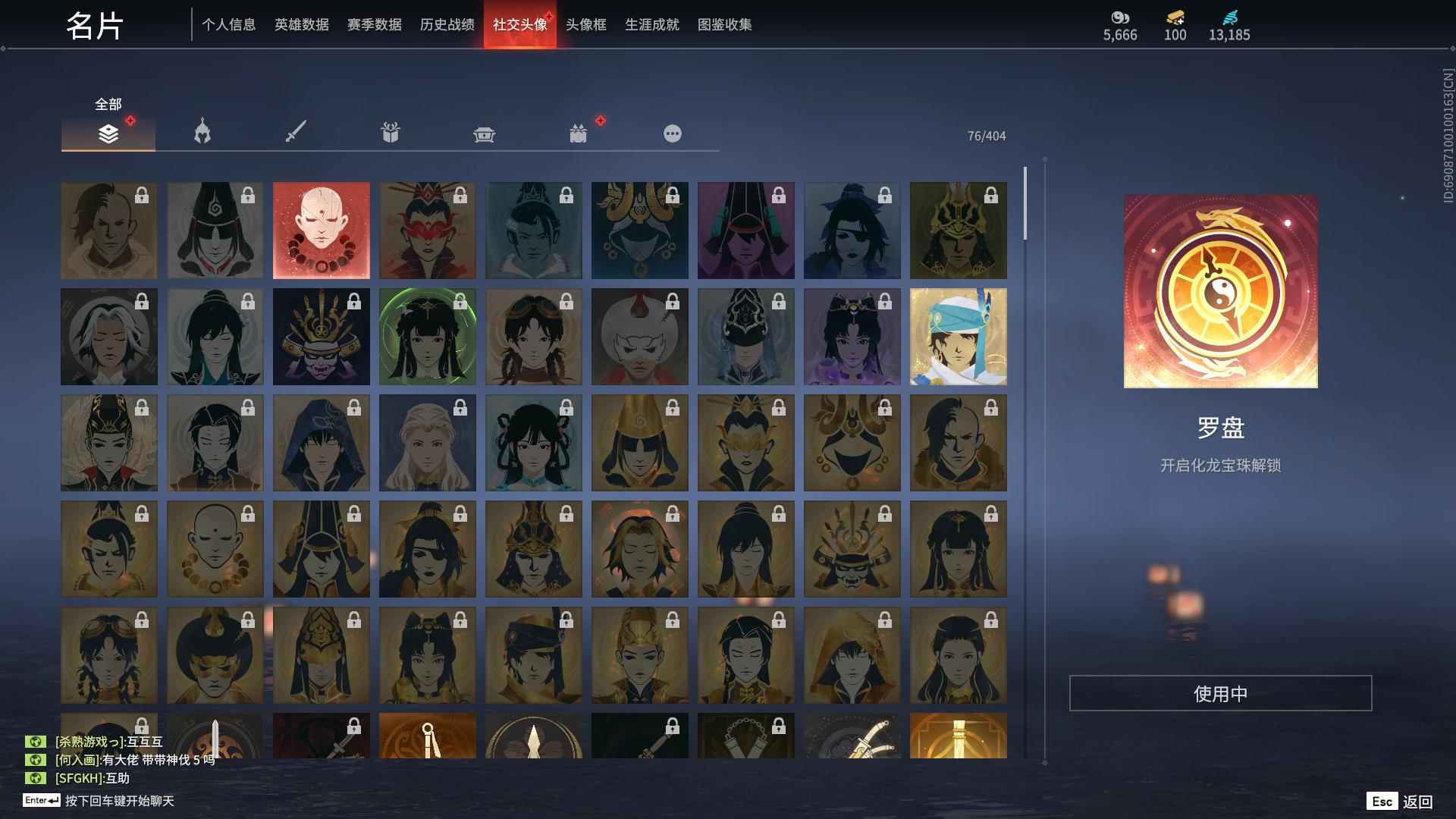Click the coin currency icon showing 5,666

[x=1120, y=17]
